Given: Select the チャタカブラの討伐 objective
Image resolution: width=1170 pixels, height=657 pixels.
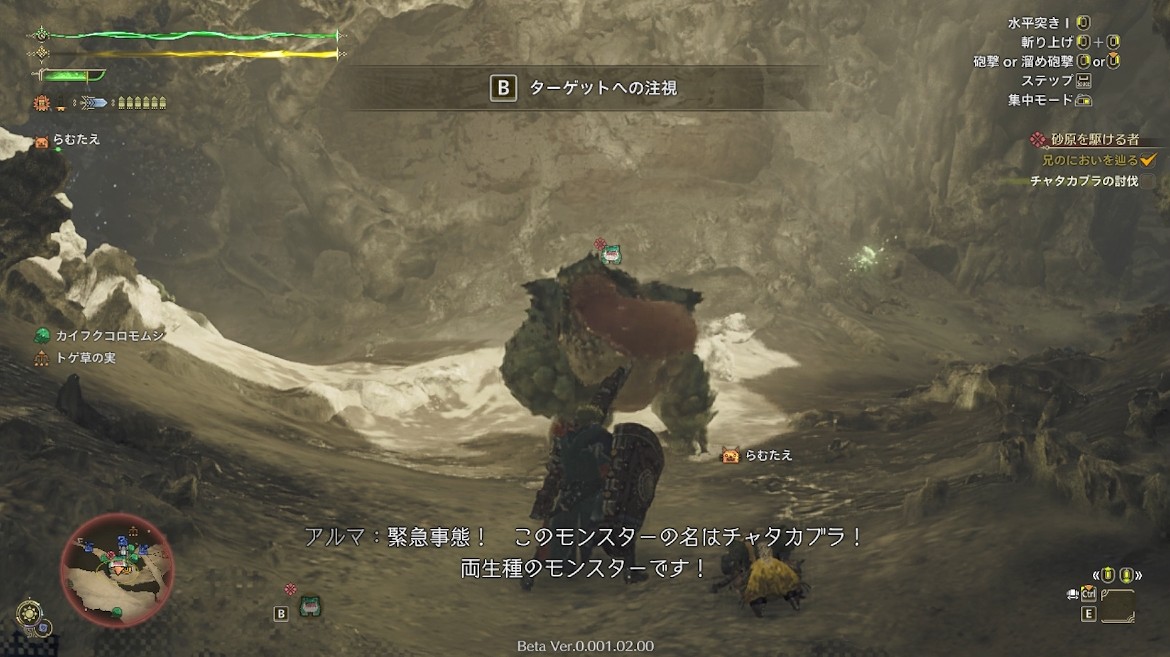Looking at the screenshot, I should tap(1084, 181).
